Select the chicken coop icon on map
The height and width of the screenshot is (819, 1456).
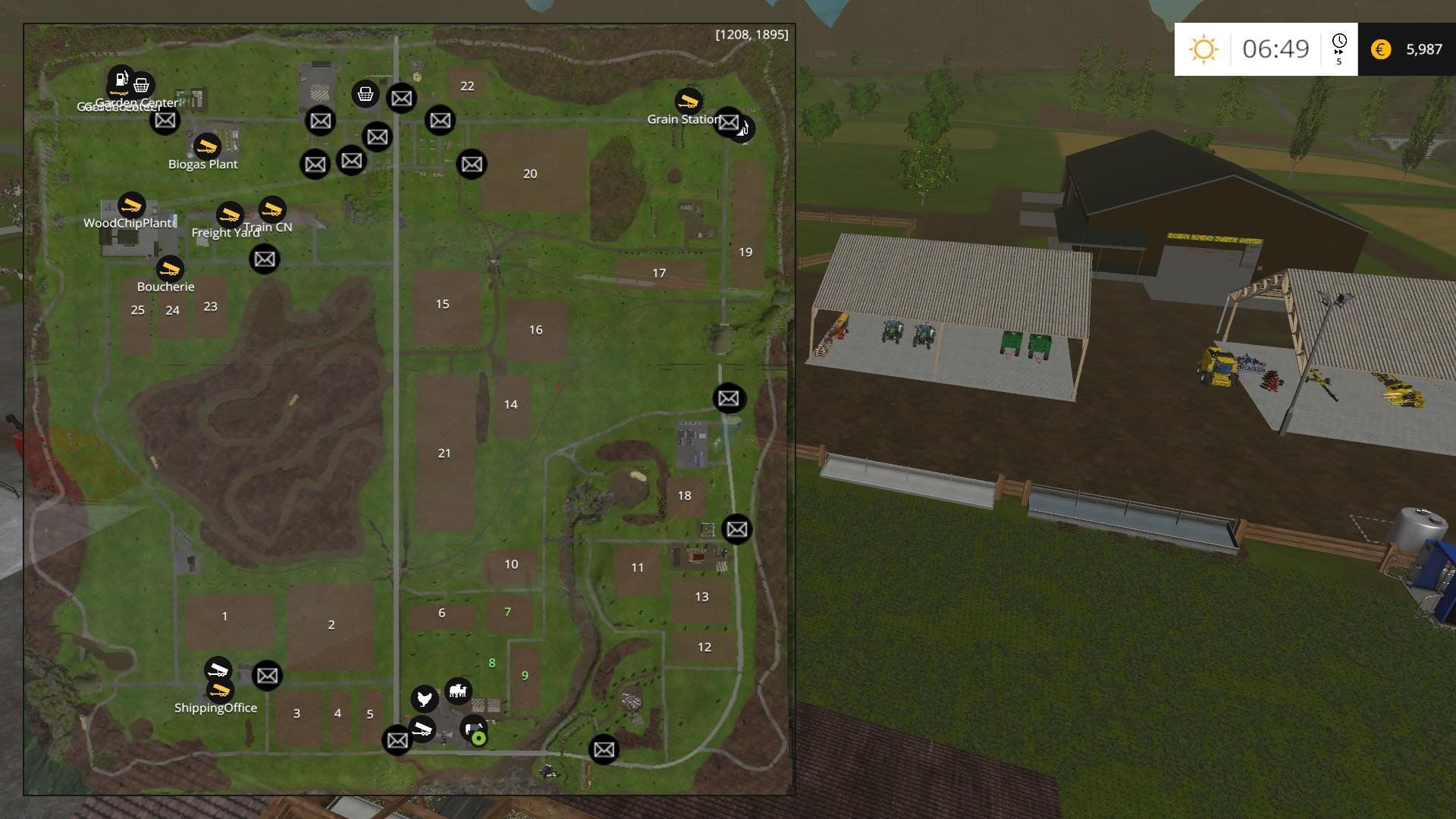pyautogui.click(x=425, y=698)
